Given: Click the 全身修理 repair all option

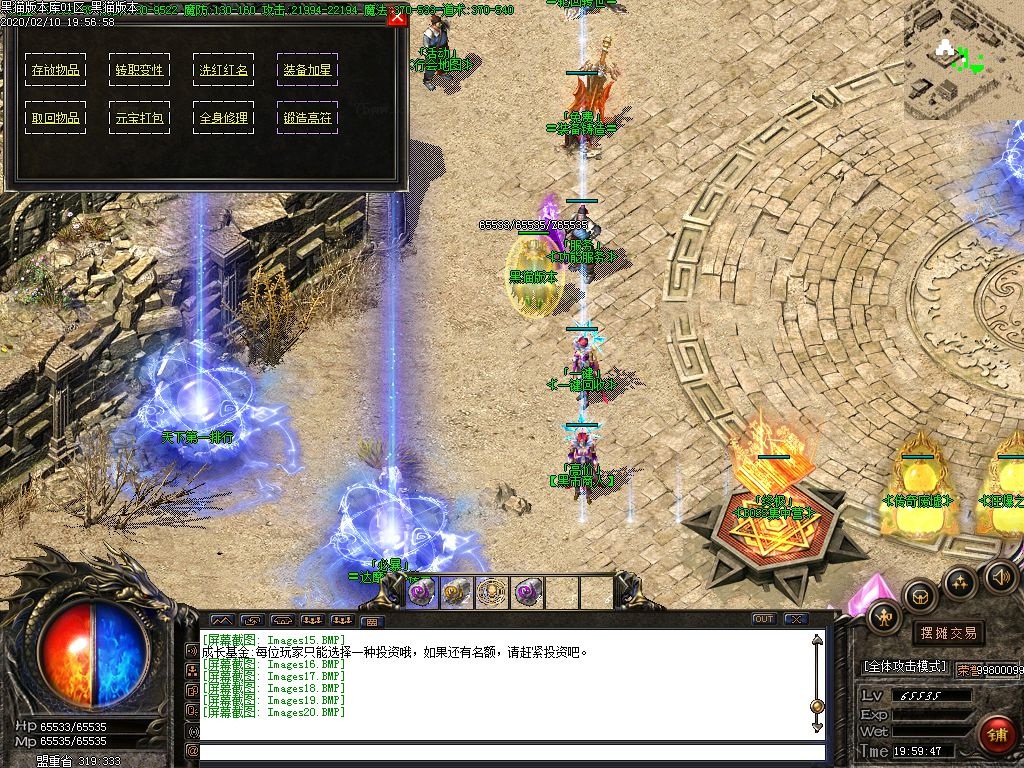Looking at the screenshot, I should [223, 117].
